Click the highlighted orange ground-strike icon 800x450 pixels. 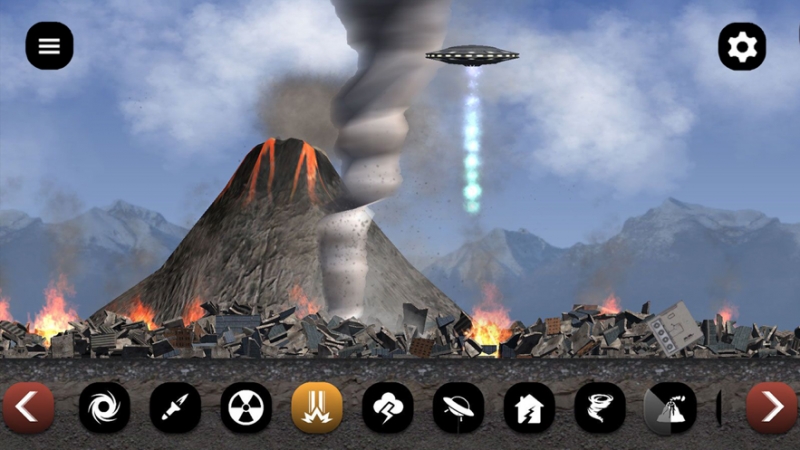point(317,408)
